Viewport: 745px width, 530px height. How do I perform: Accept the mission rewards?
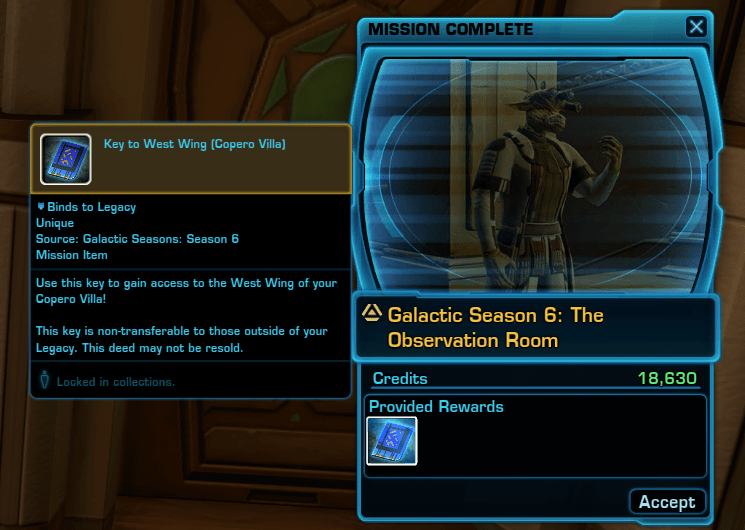pyautogui.click(x=667, y=501)
